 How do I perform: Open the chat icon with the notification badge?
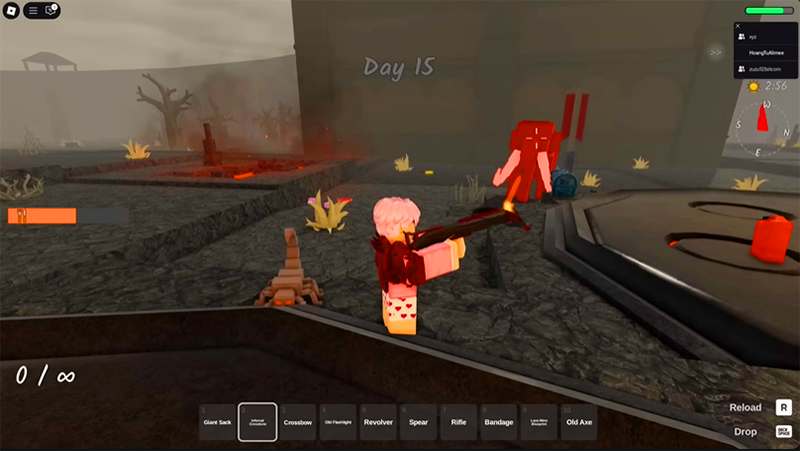click(x=52, y=11)
